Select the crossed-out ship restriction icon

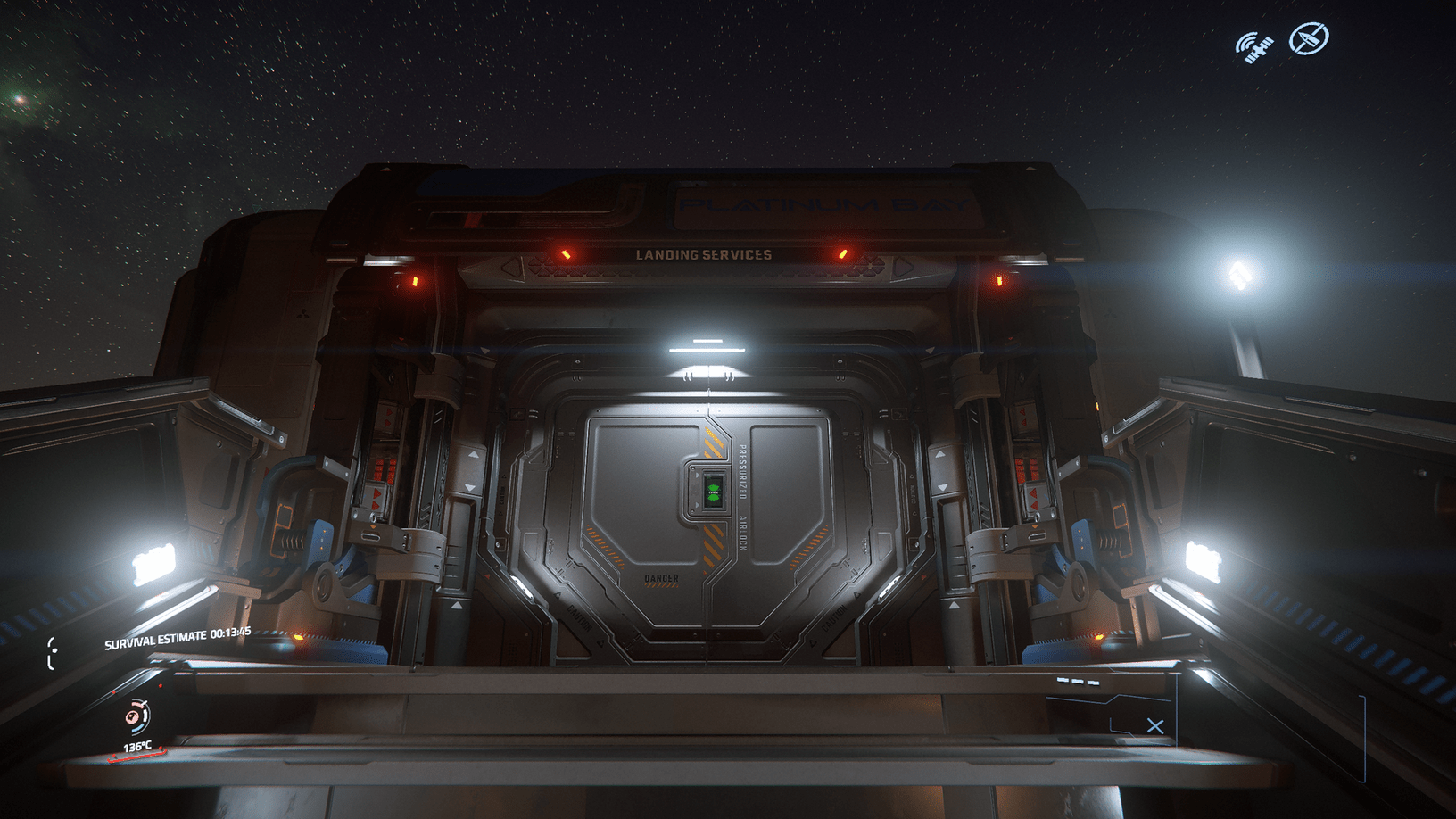click(x=1308, y=38)
